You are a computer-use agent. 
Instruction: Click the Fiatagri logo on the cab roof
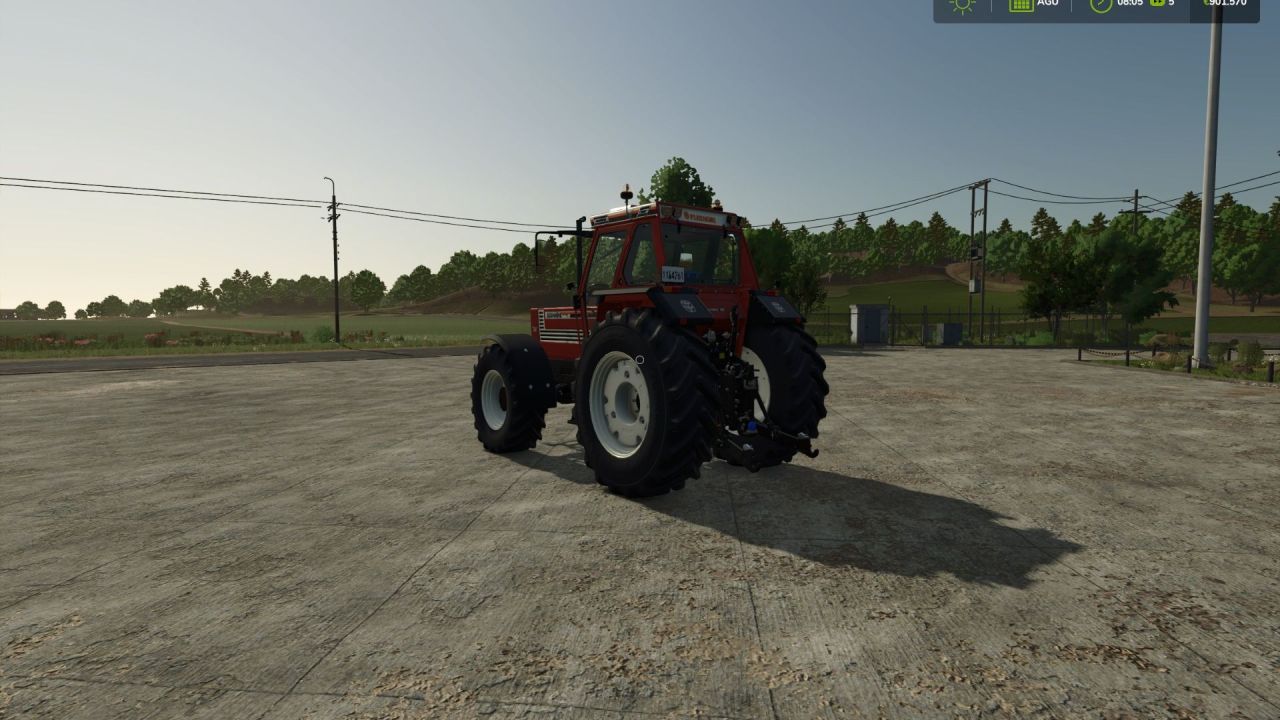[701, 216]
